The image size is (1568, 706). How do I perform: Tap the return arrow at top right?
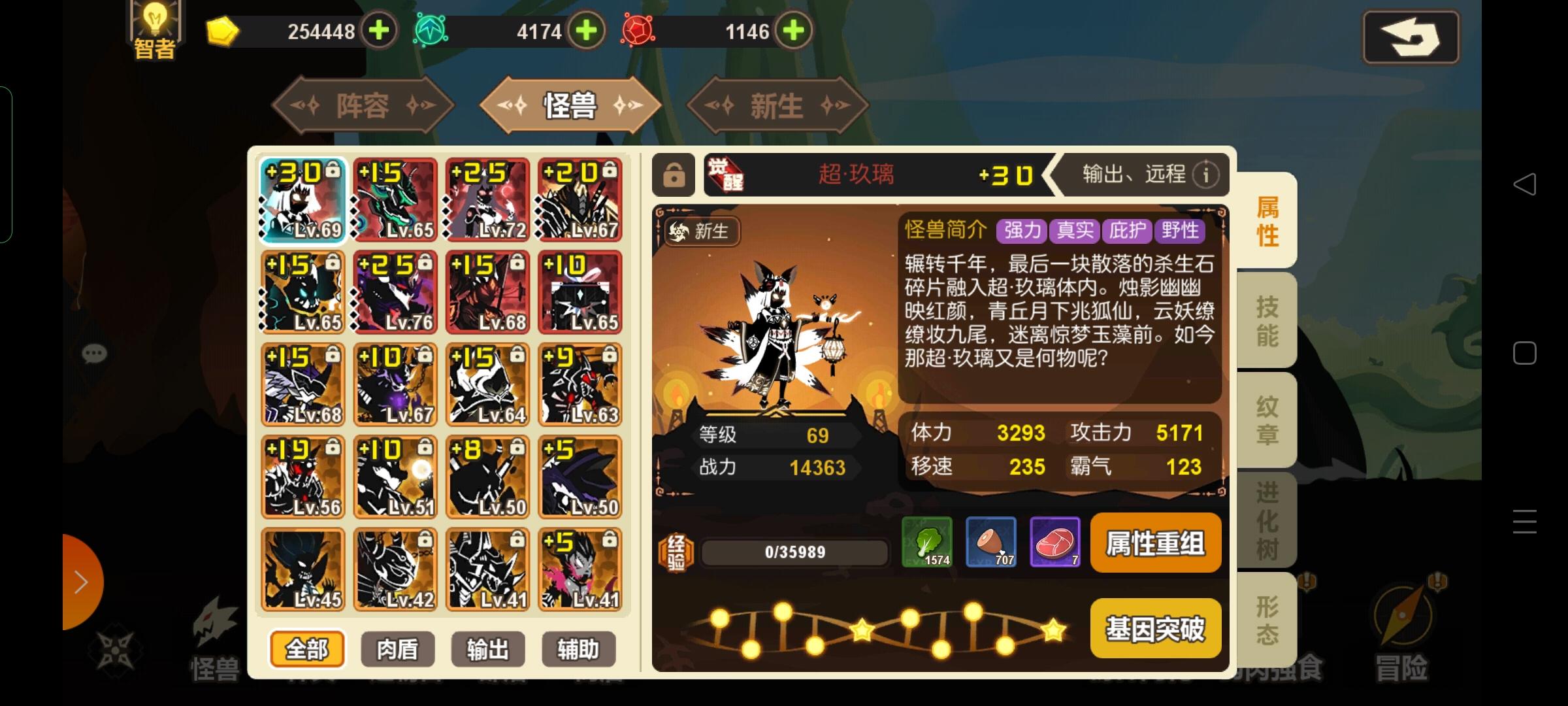[x=1411, y=37]
